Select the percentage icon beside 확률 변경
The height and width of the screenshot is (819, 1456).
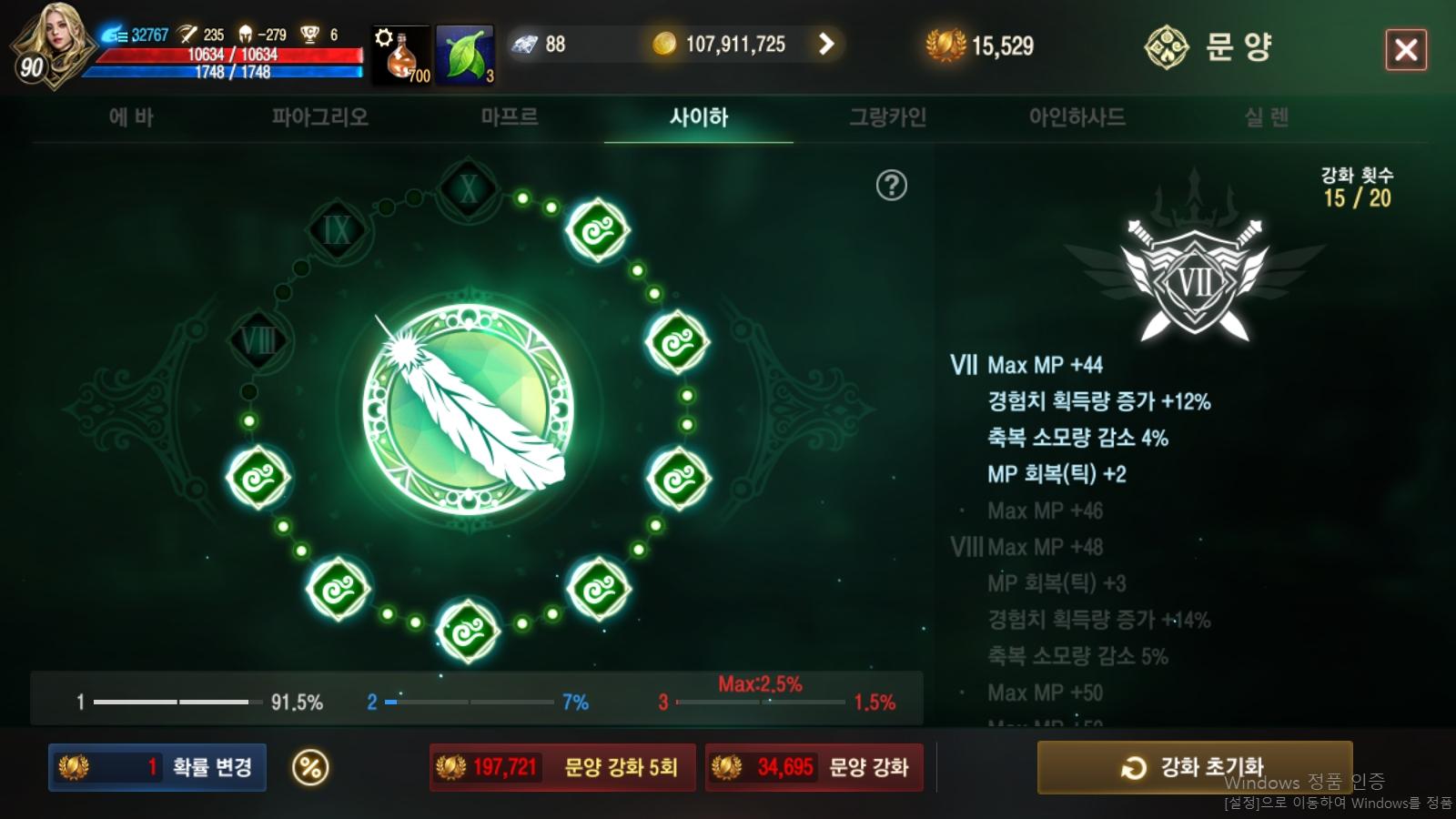coord(309,767)
